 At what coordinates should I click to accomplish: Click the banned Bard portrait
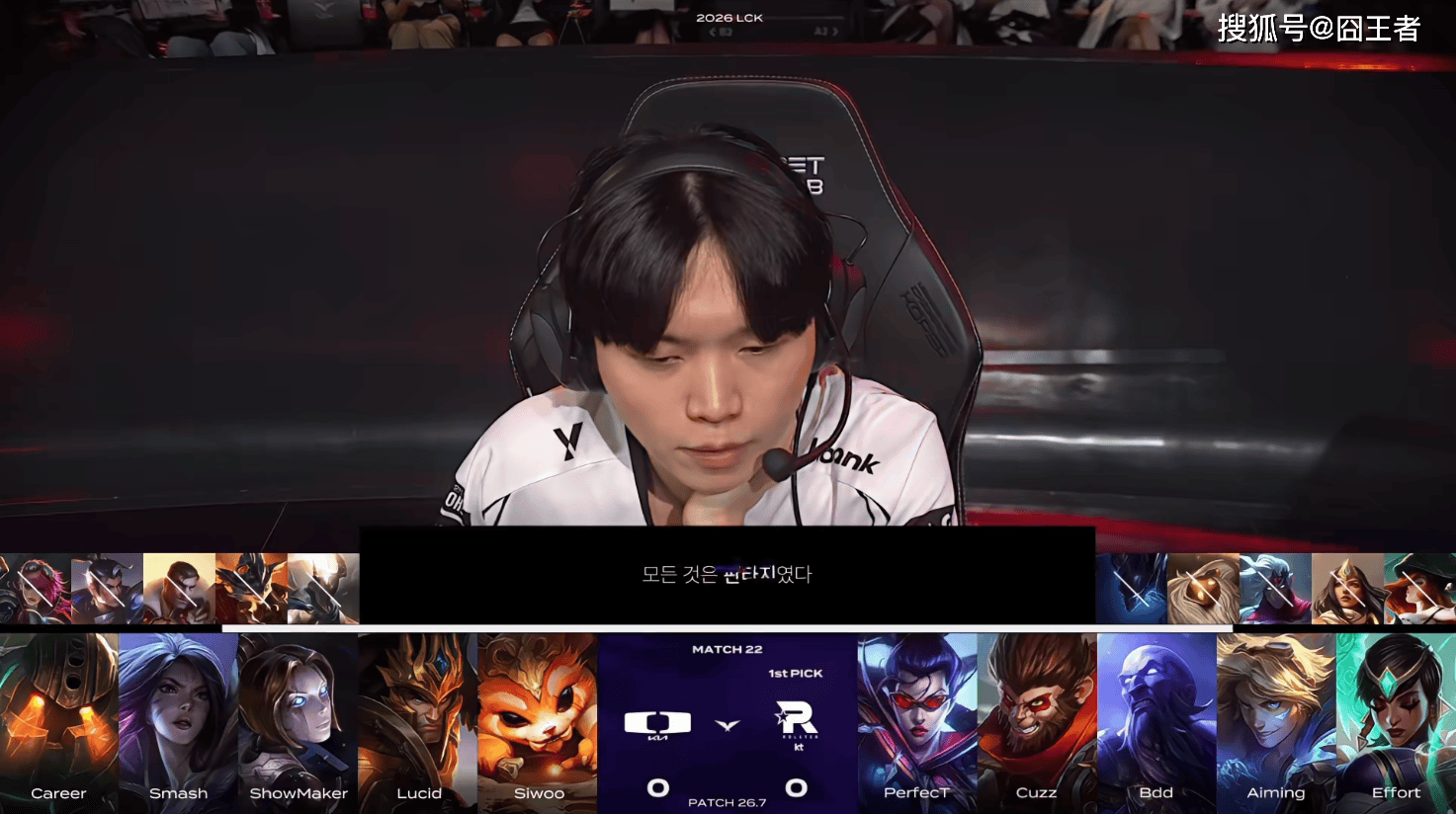click(x=1203, y=589)
